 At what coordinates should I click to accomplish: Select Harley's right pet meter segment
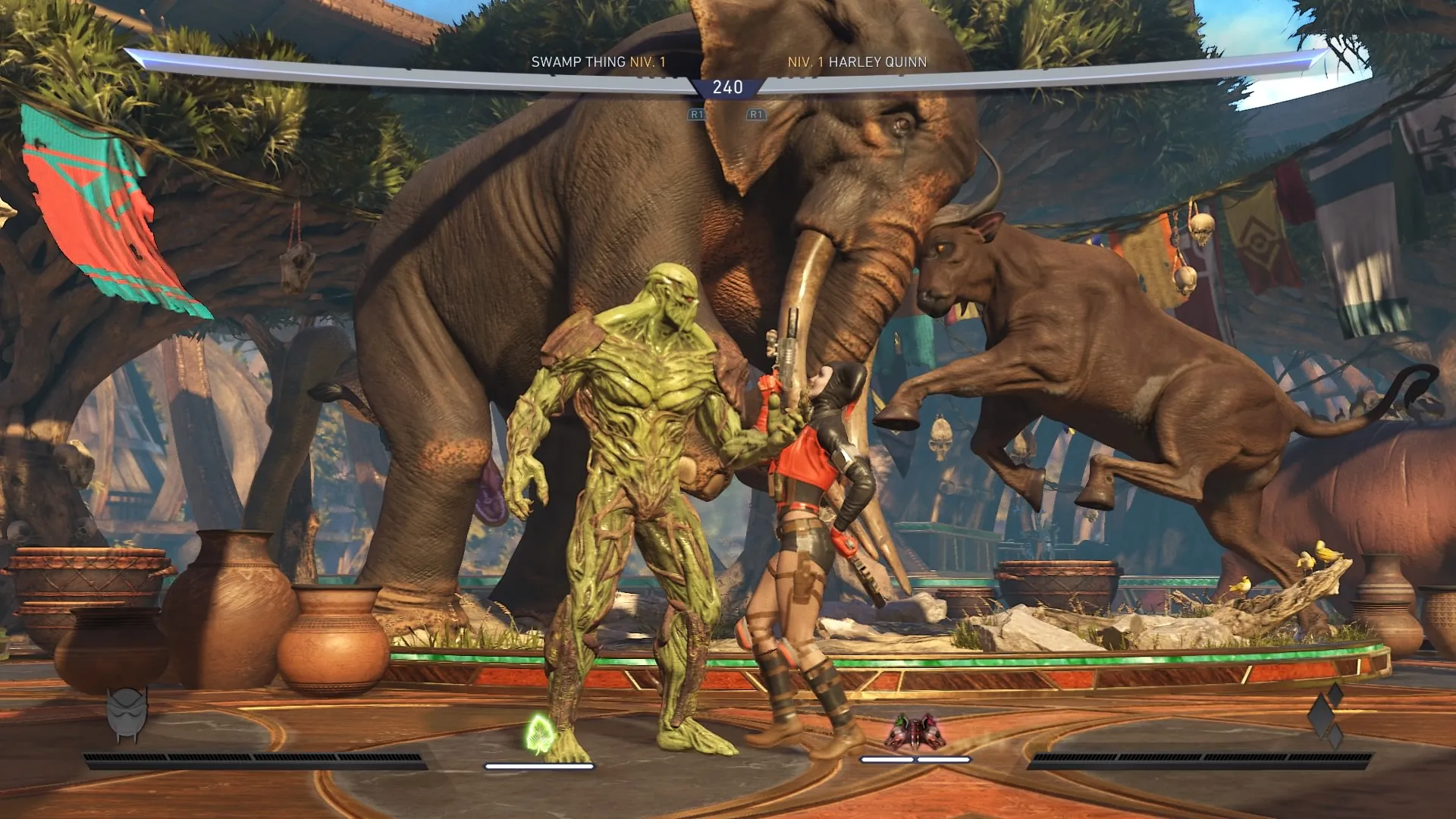[944, 758]
